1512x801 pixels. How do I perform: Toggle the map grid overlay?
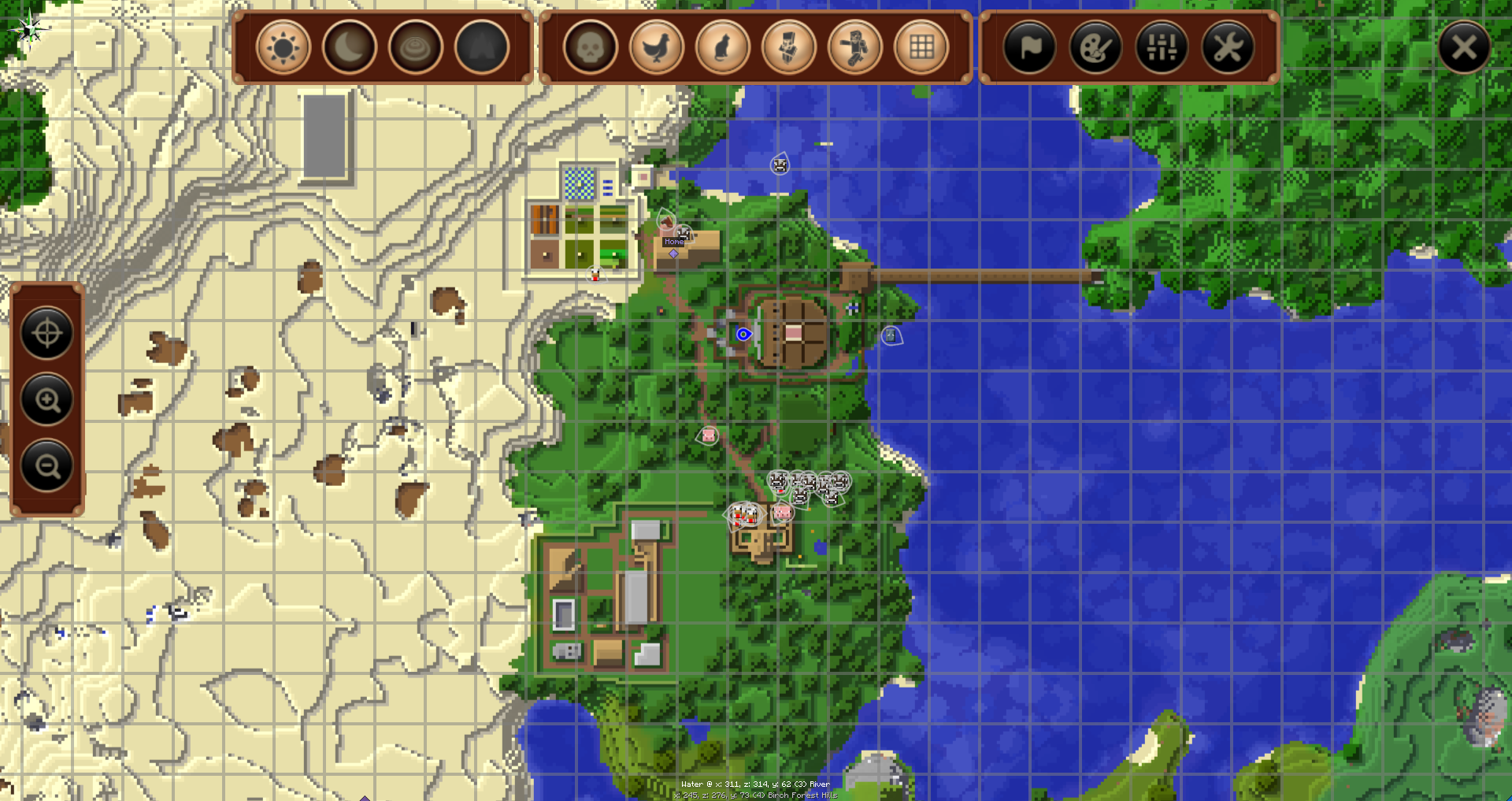[x=921, y=48]
